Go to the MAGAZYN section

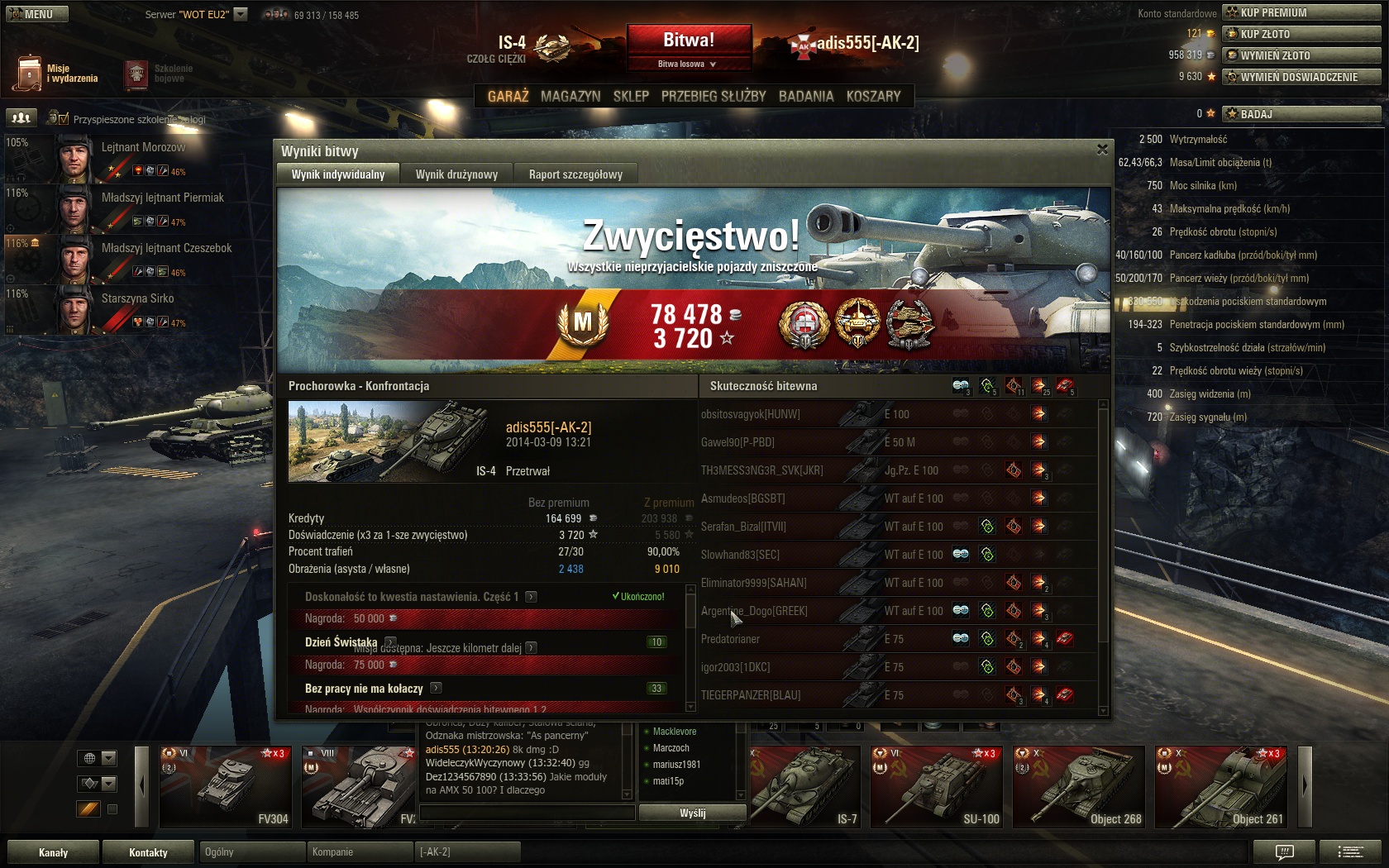570,97
